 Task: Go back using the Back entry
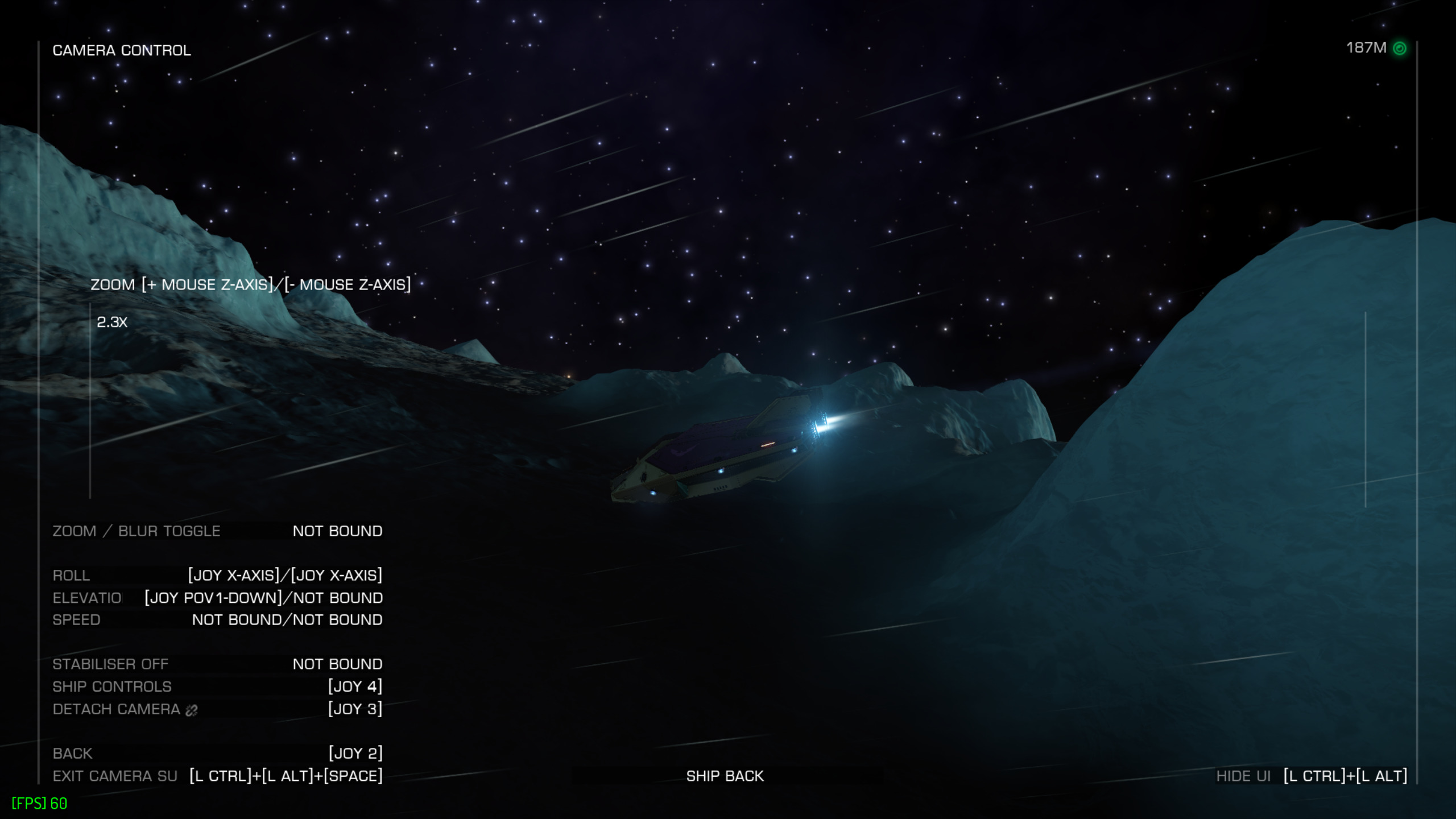[217, 753]
